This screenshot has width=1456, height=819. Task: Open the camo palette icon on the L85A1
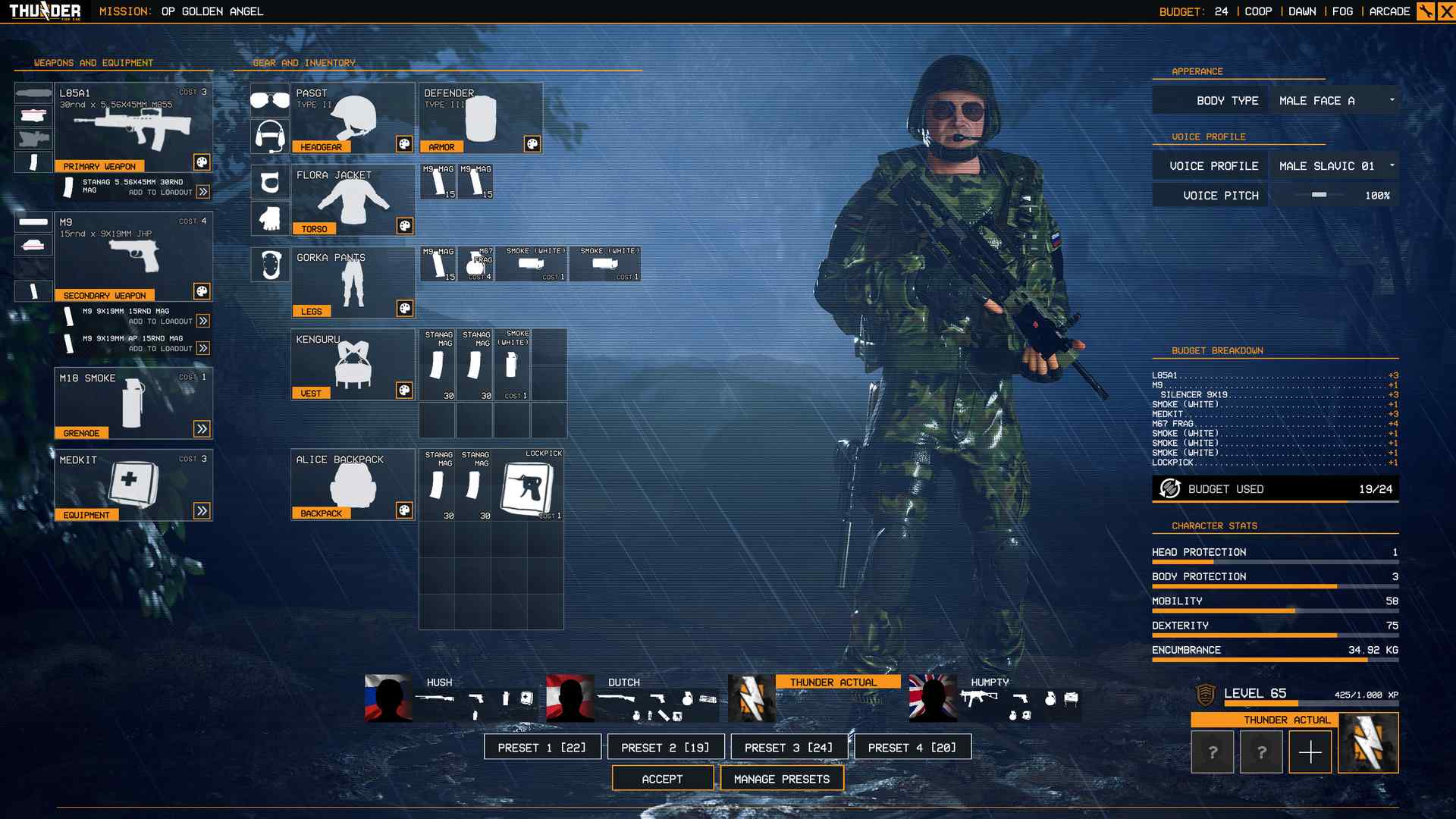(x=201, y=164)
